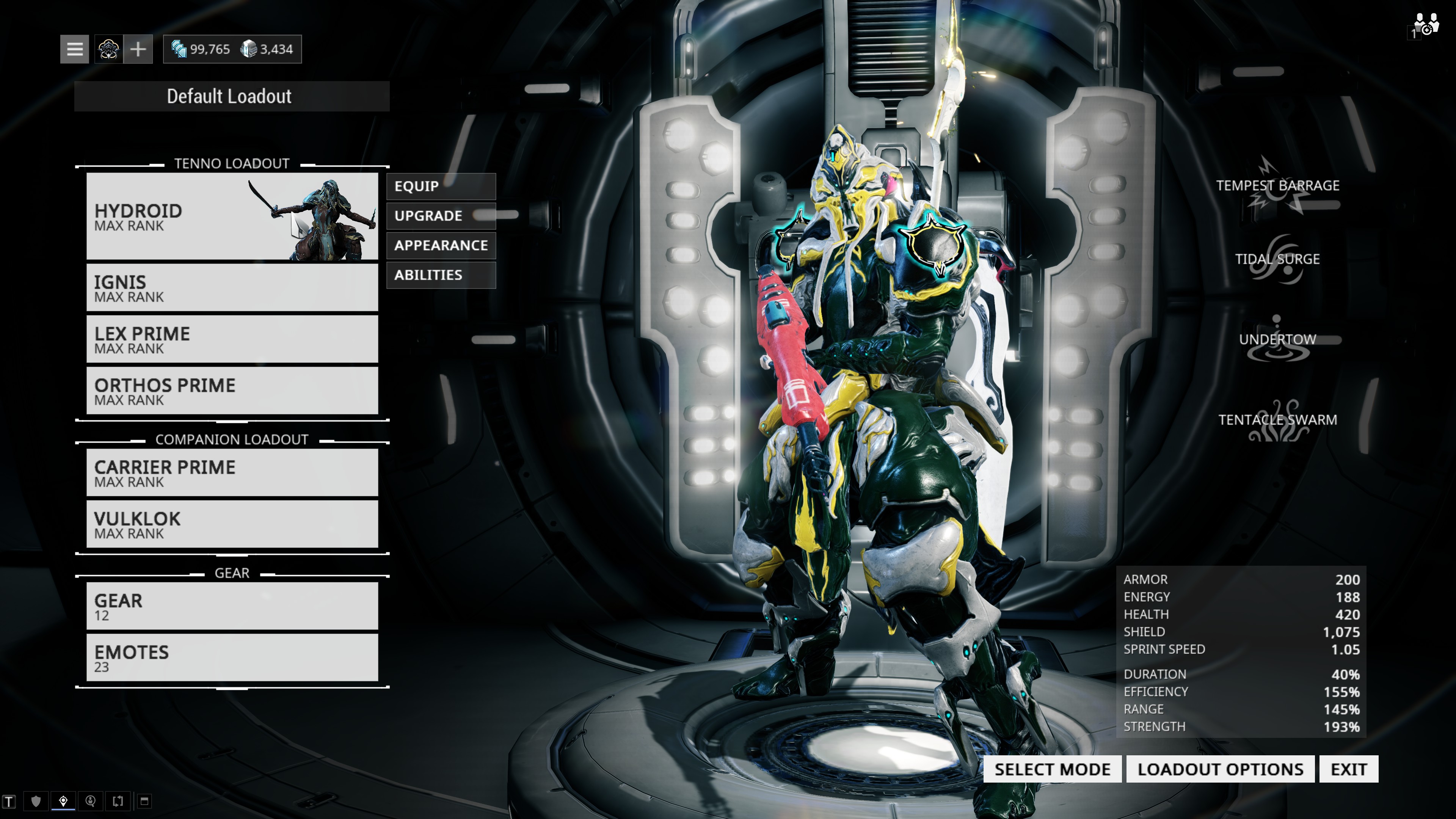1456x819 pixels.
Task: Open the Gear slot
Action: (x=232, y=606)
